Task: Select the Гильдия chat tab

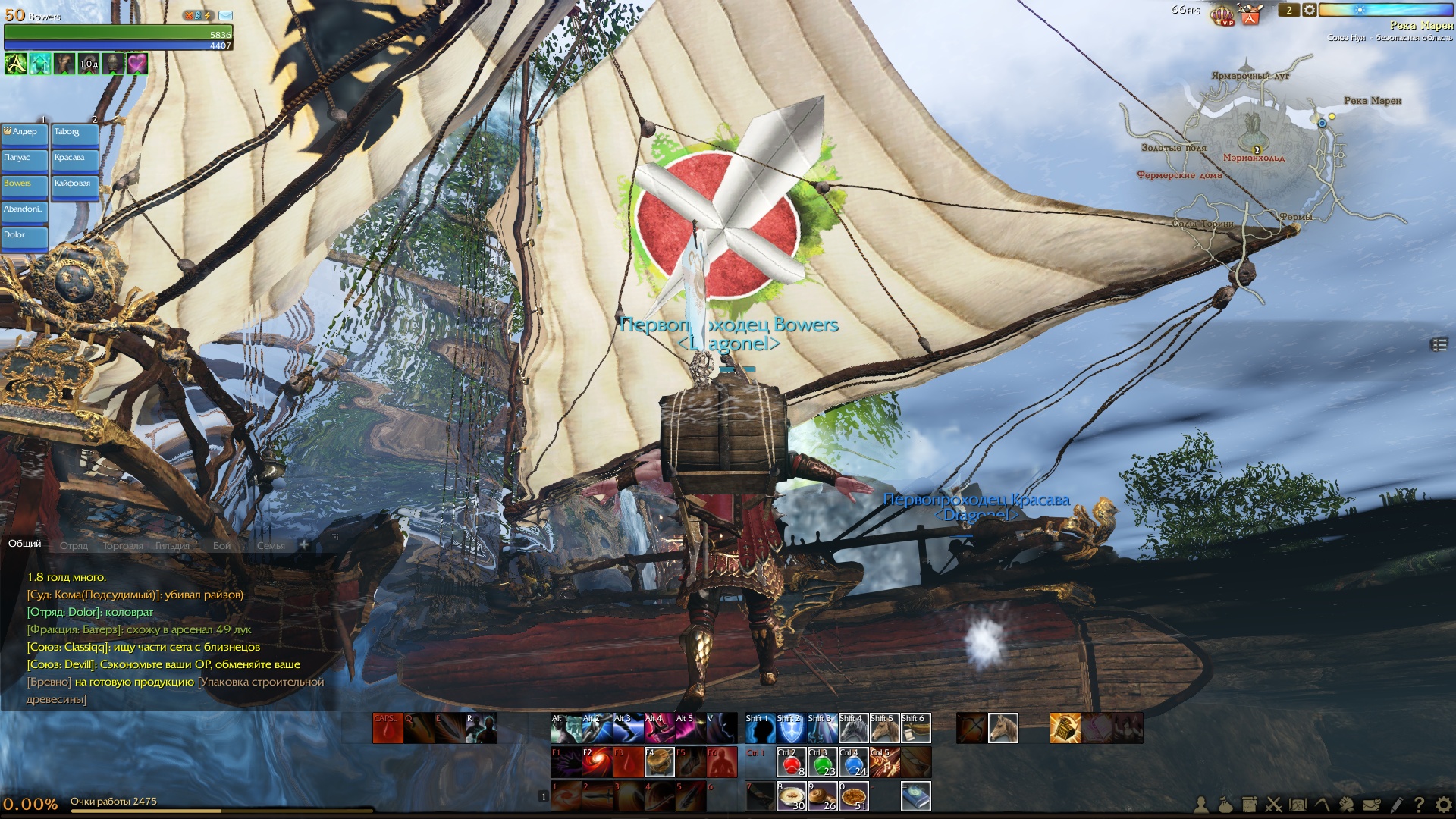Action: (173, 546)
